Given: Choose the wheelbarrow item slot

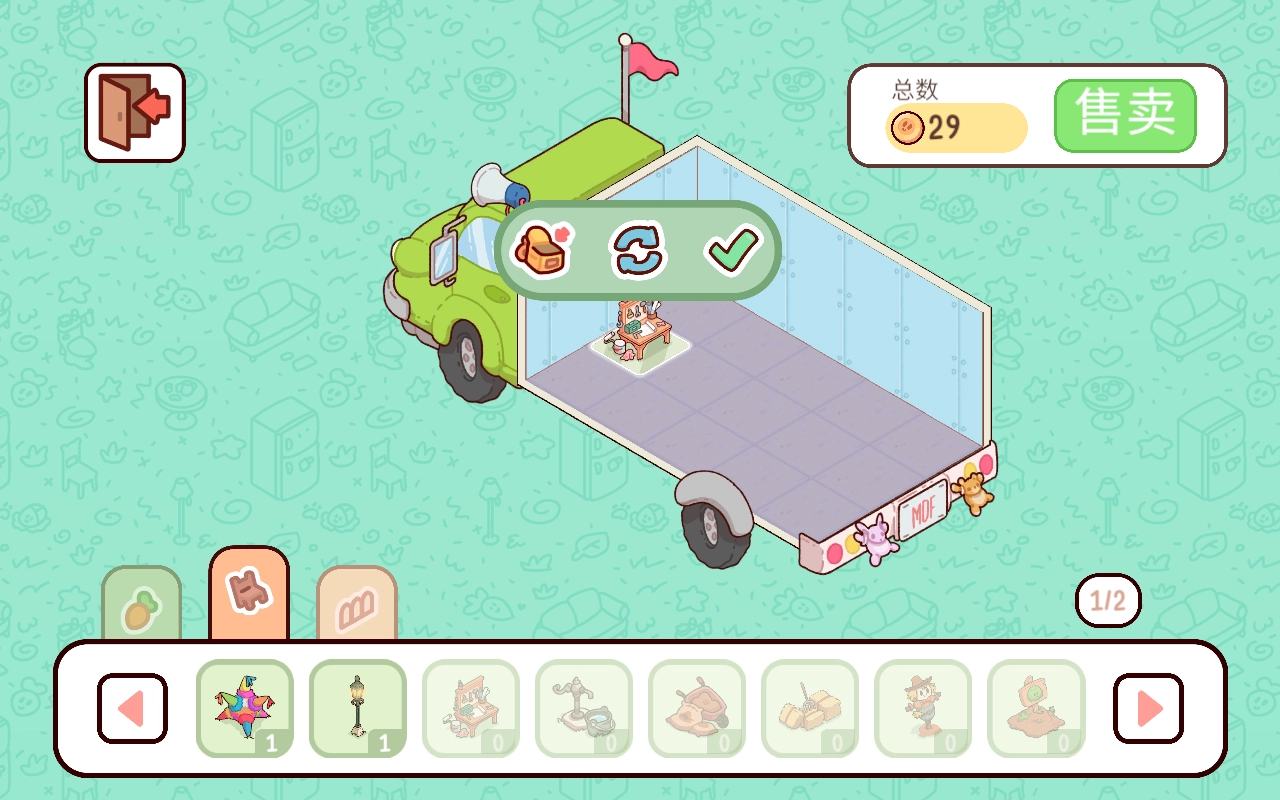Looking at the screenshot, I should (697, 708).
